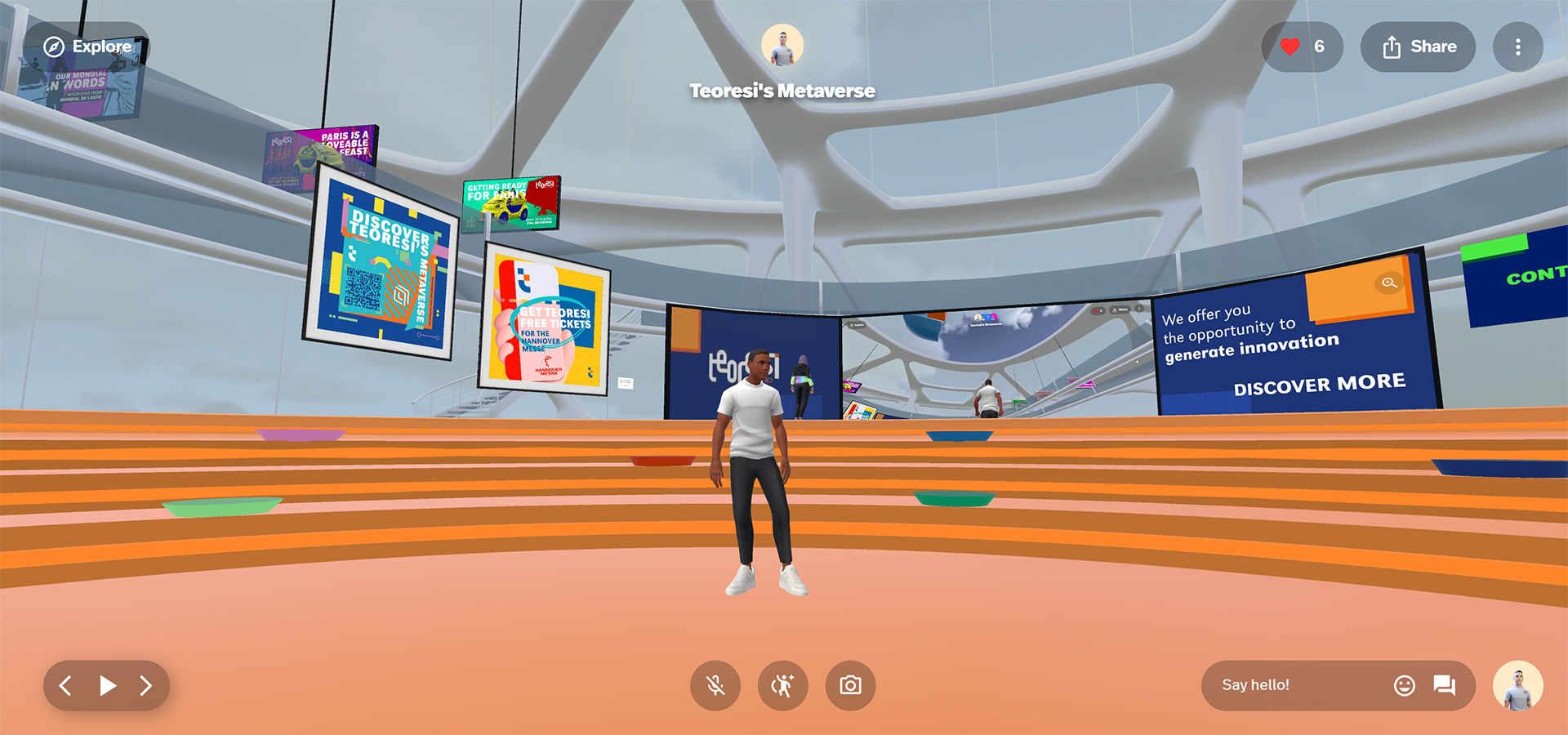Click the magnifier icon on the blue screen
Image resolution: width=1568 pixels, height=735 pixels.
(x=1388, y=283)
